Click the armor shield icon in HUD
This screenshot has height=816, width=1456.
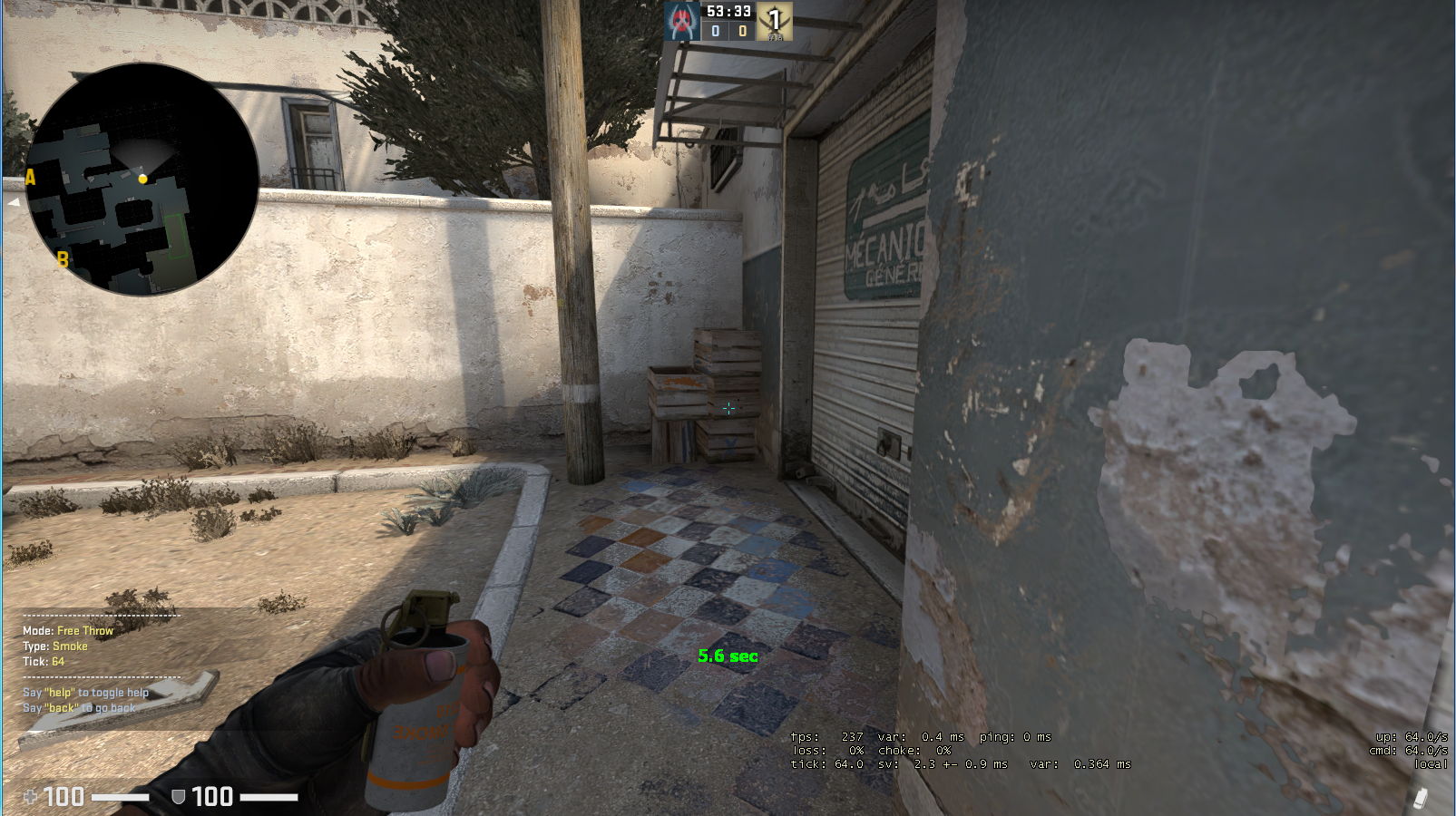178,797
